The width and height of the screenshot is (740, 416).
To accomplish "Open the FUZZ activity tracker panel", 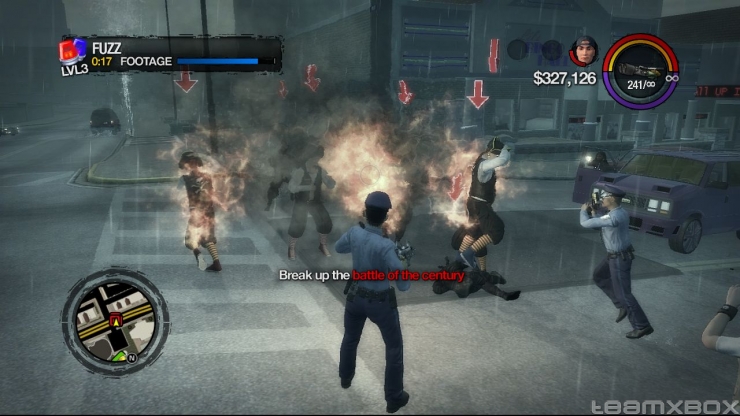I will pos(171,54).
